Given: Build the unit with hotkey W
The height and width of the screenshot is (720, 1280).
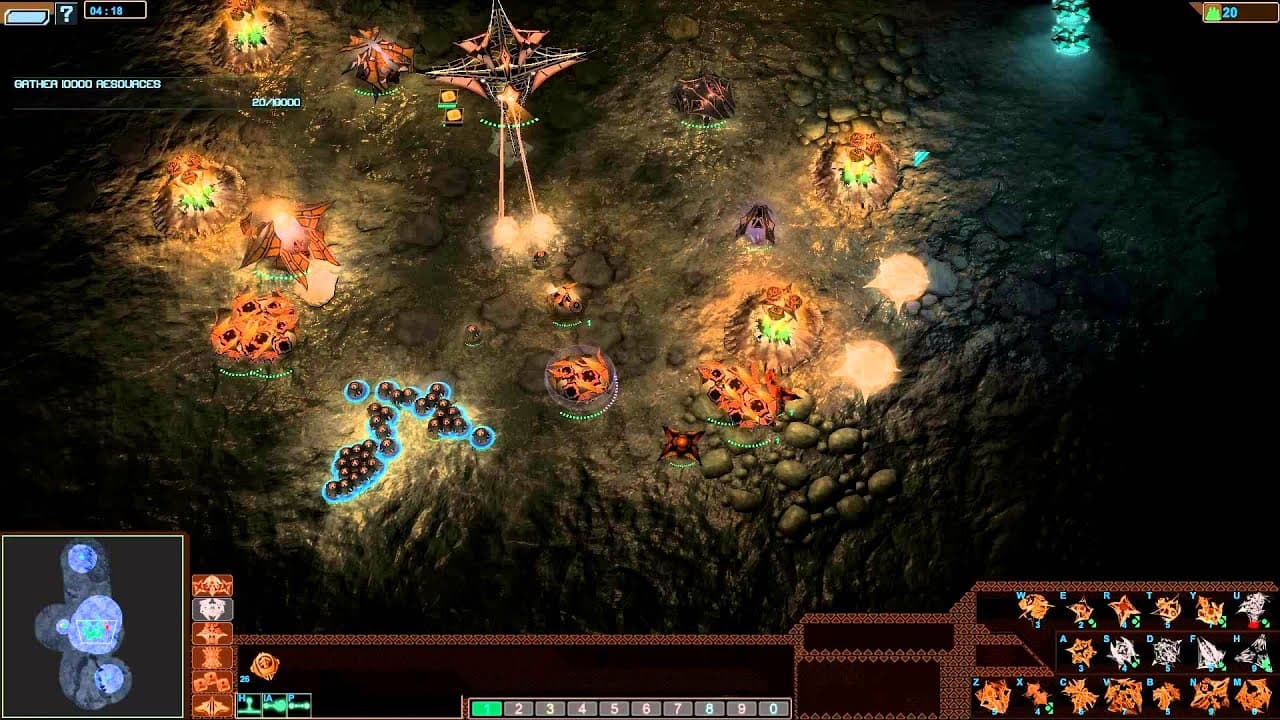Looking at the screenshot, I should click(1035, 608).
